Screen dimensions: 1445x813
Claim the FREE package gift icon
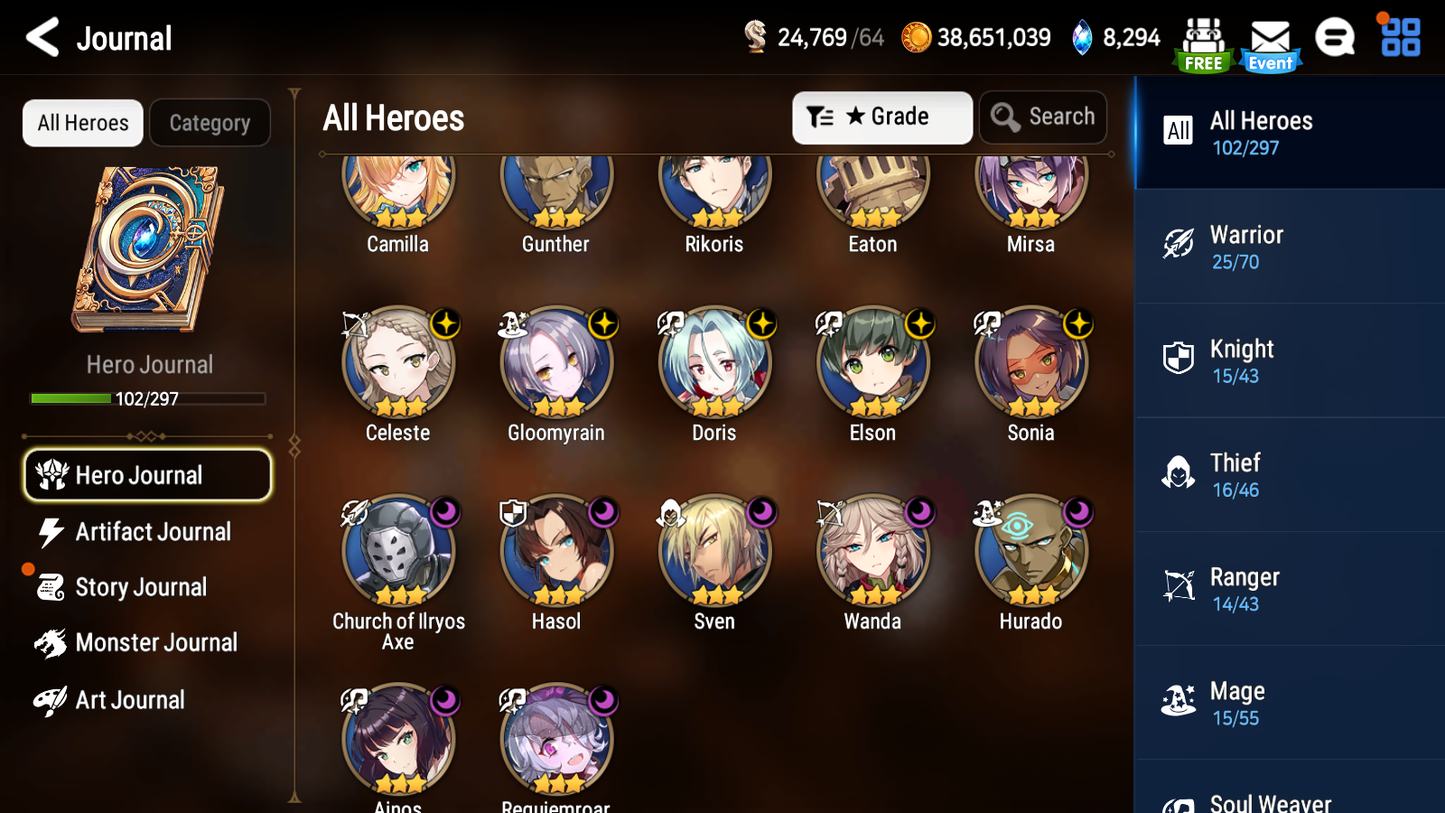click(x=1203, y=38)
